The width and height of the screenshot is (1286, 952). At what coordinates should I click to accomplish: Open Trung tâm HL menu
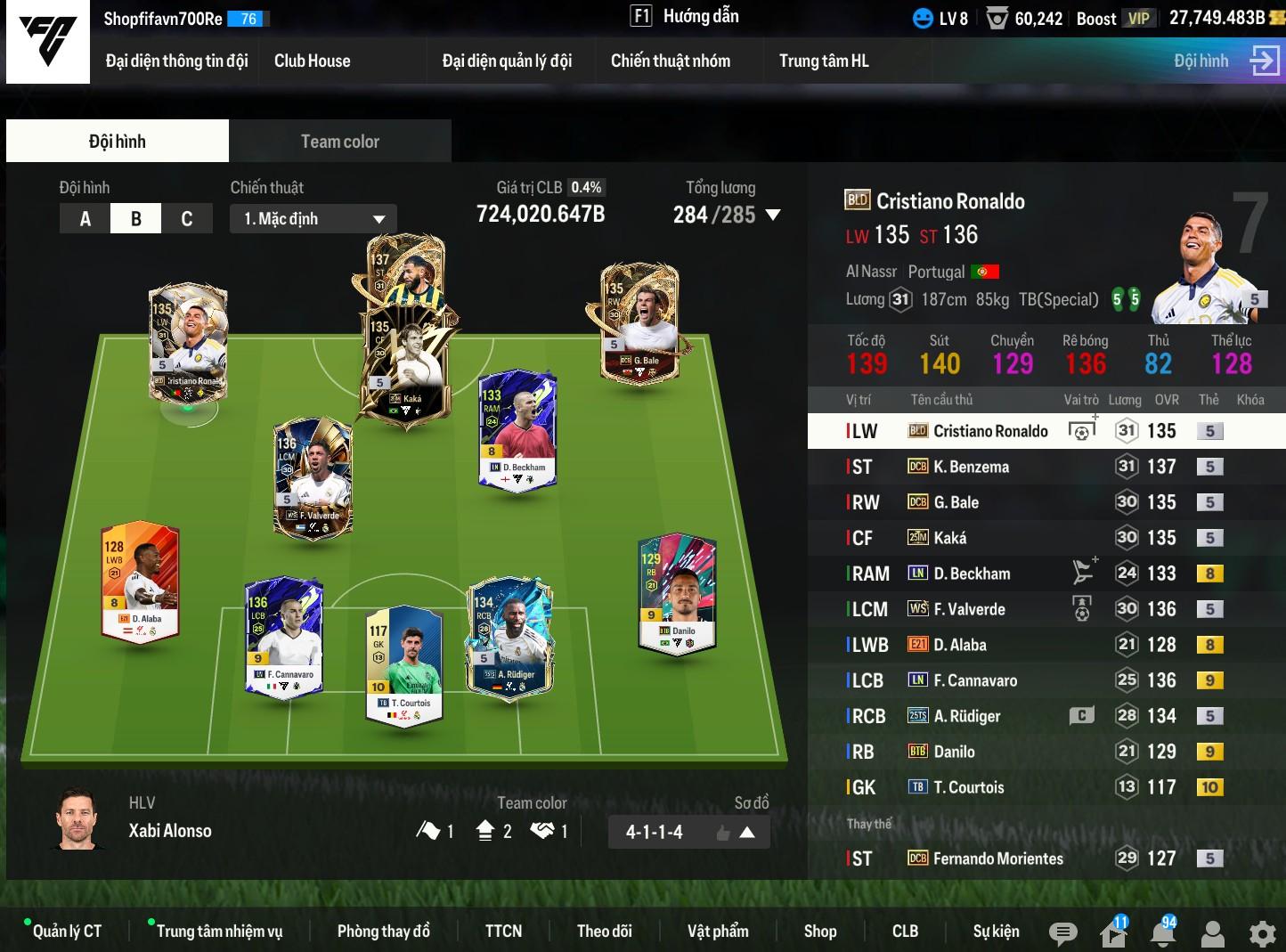pos(823,61)
